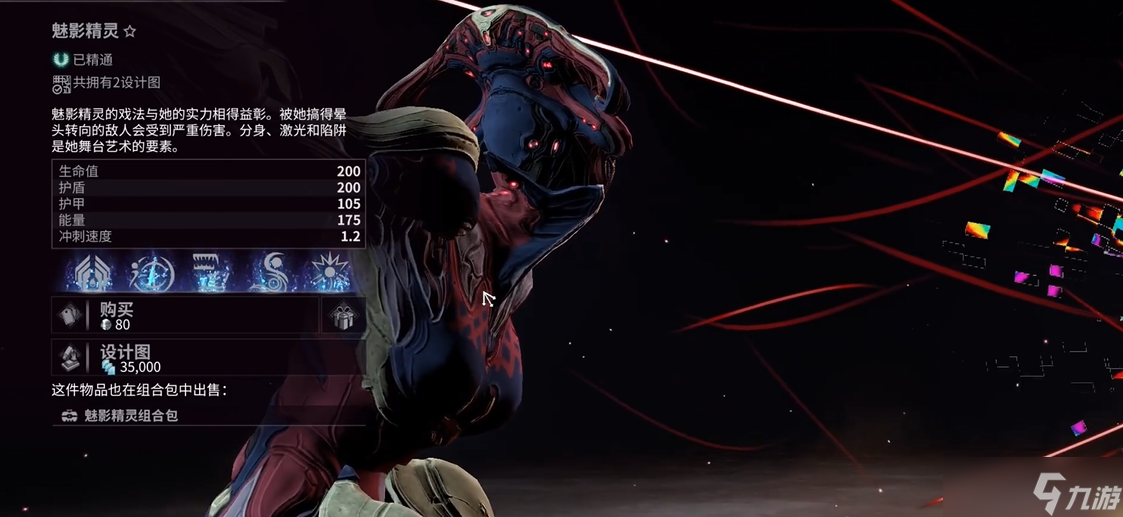Click the gift box icon button
This screenshot has height=517, width=1123.
coord(343,315)
